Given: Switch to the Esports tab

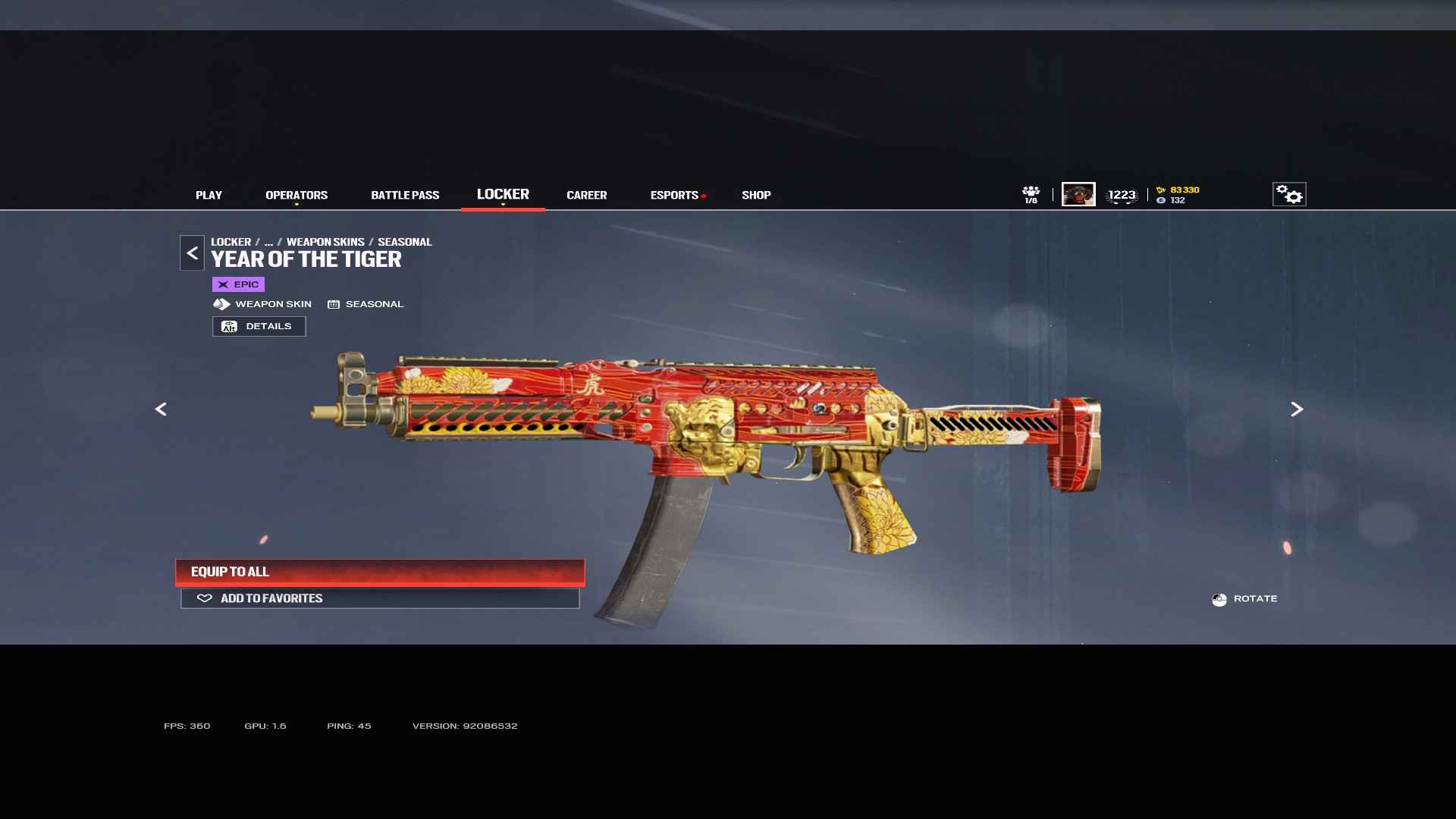Looking at the screenshot, I should point(674,195).
